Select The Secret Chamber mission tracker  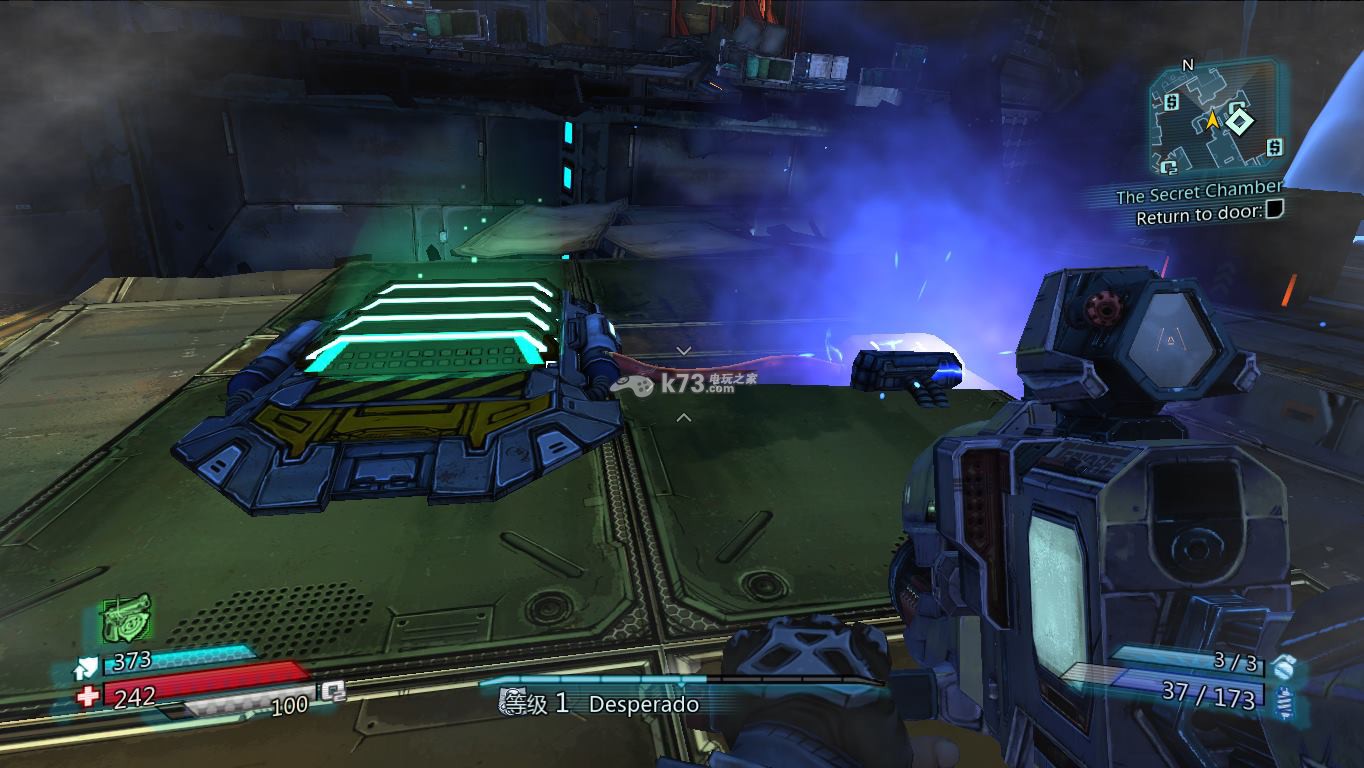point(1198,191)
